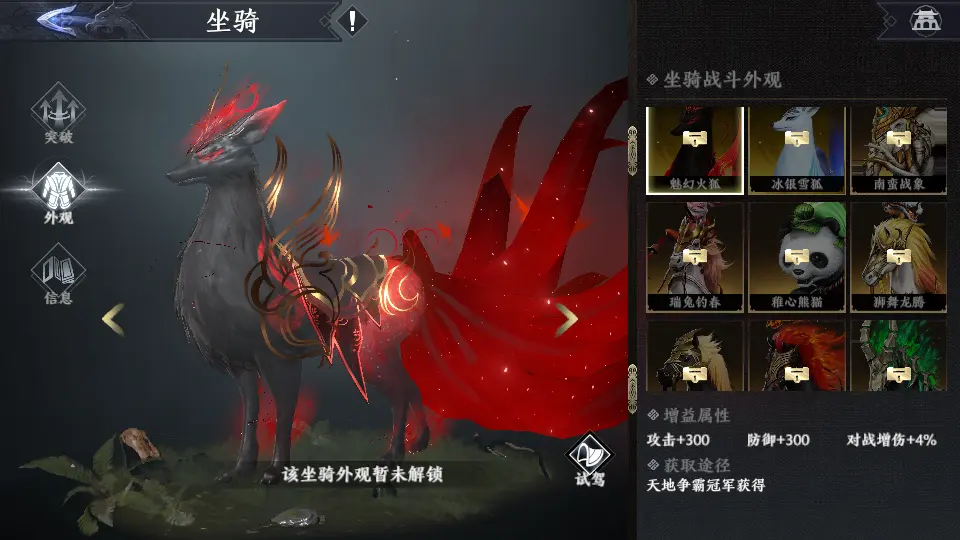The width and height of the screenshot is (960, 540).
Task: Pick the 狮舞龙腾 mount skin
Action: [x=899, y=257]
